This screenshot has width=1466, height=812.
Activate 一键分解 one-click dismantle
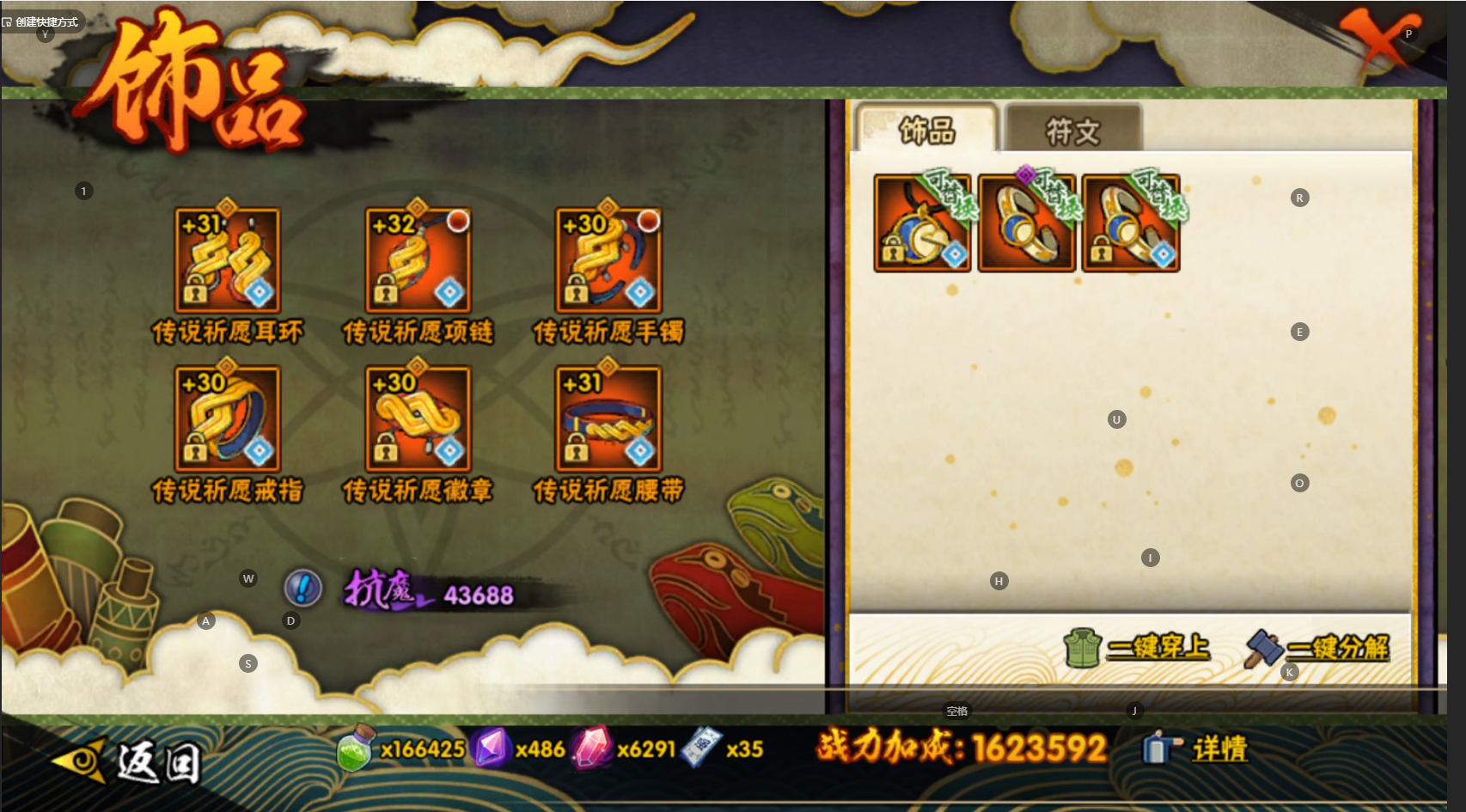[x=1318, y=648]
